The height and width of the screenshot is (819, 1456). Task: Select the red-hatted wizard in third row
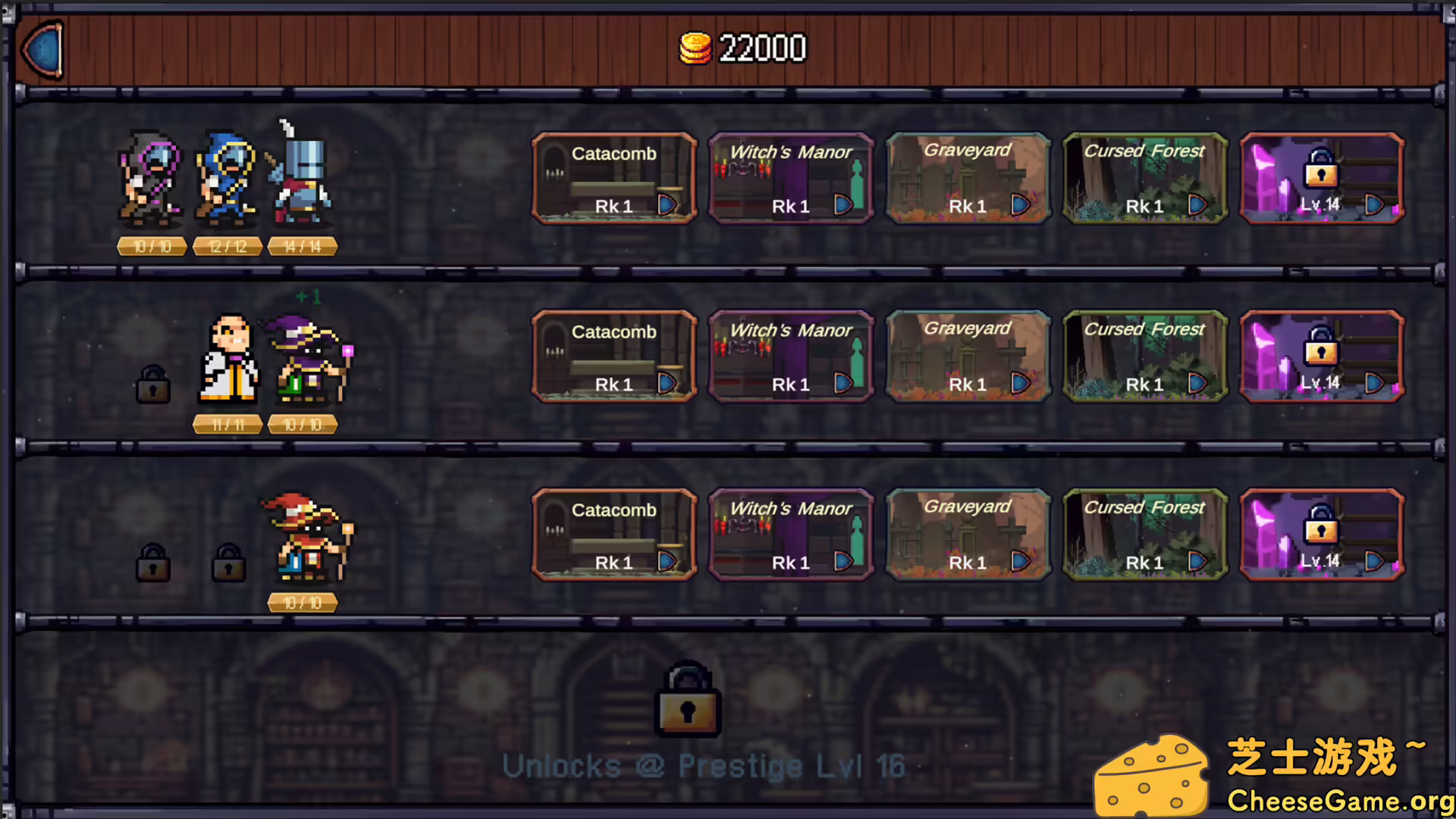point(303,538)
